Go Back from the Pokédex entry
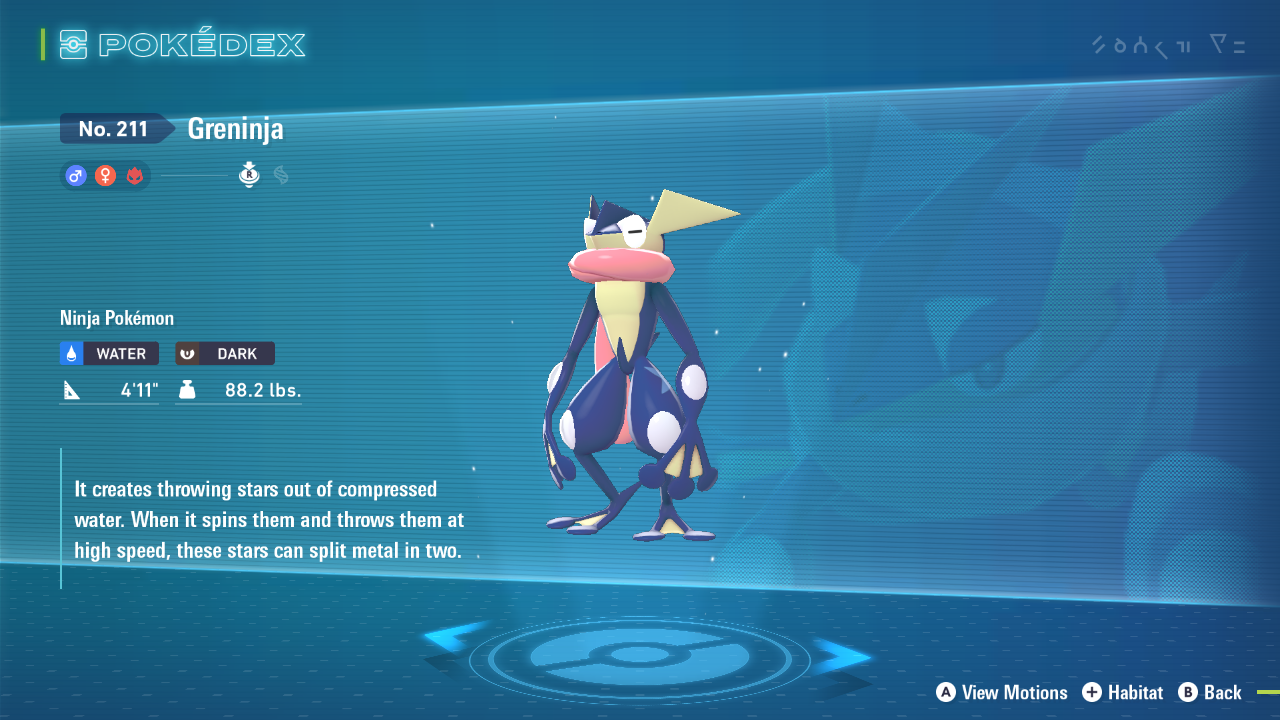 point(1210,692)
